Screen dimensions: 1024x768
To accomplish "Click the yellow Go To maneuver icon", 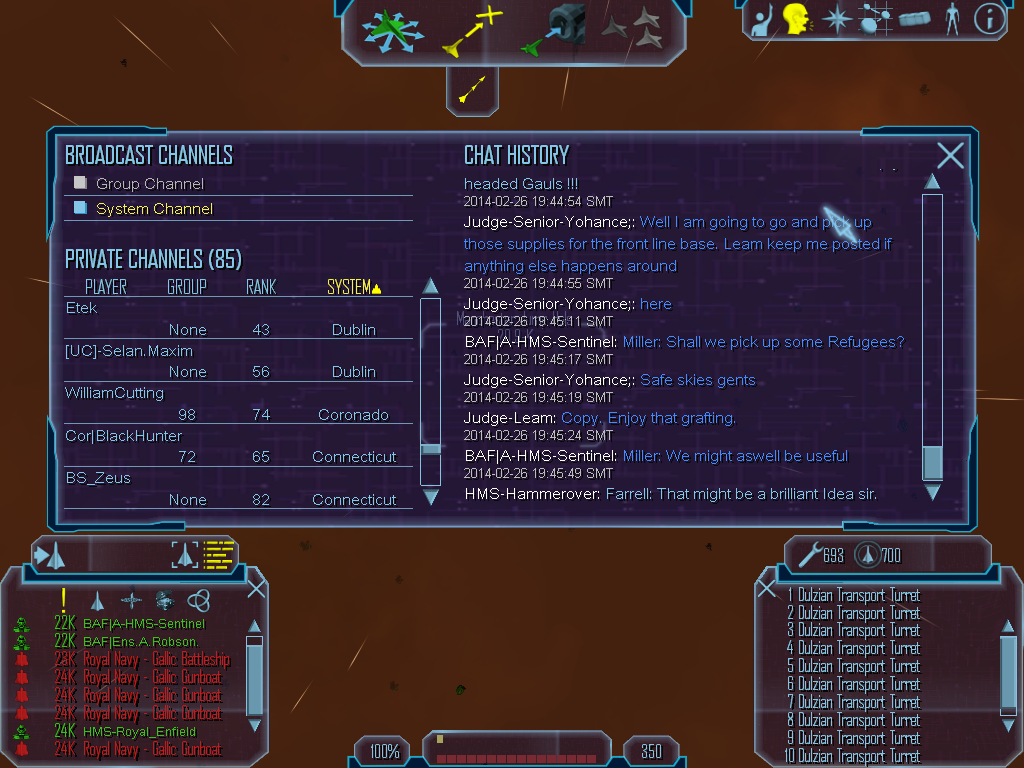I will pyautogui.click(x=471, y=30).
